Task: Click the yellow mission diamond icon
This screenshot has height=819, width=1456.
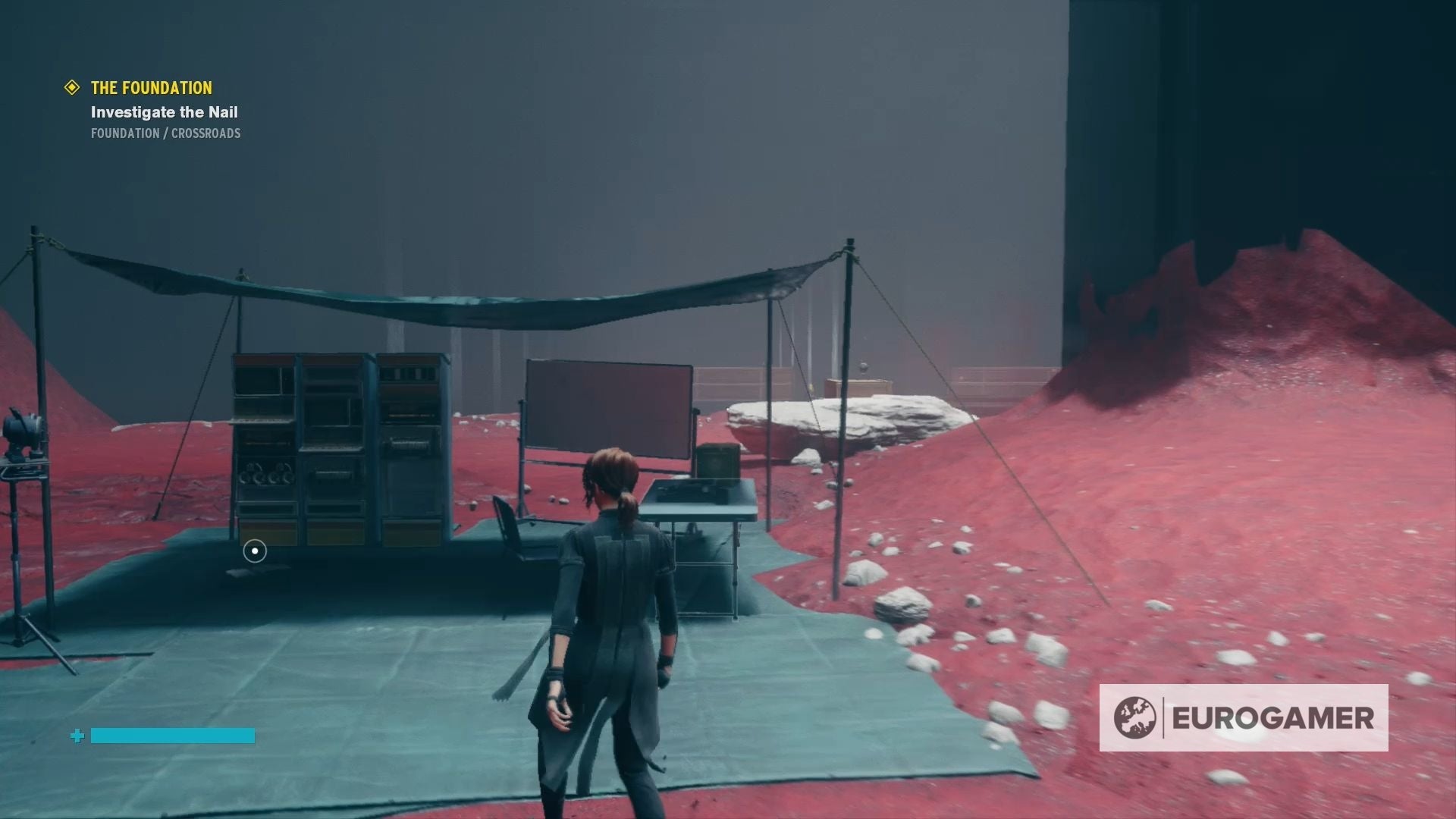Action: click(x=72, y=88)
